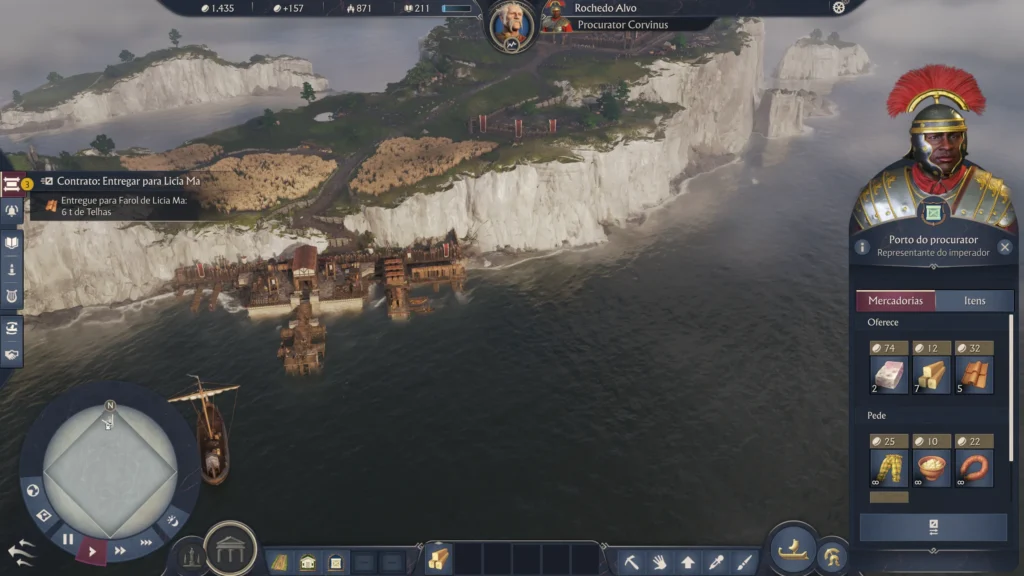Show info for Porto do procurador
1024x576 pixels.
[x=862, y=247]
